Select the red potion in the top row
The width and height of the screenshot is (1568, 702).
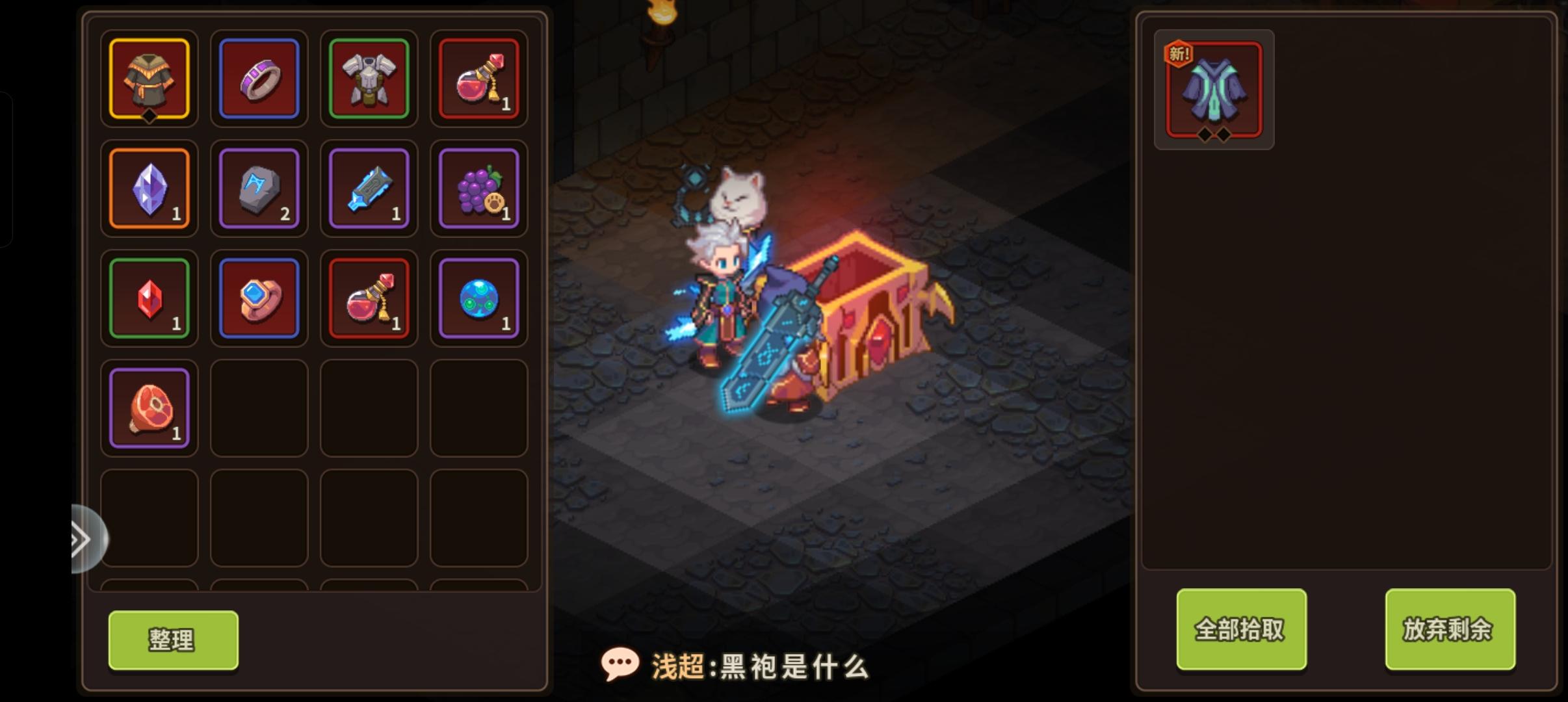click(479, 79)
